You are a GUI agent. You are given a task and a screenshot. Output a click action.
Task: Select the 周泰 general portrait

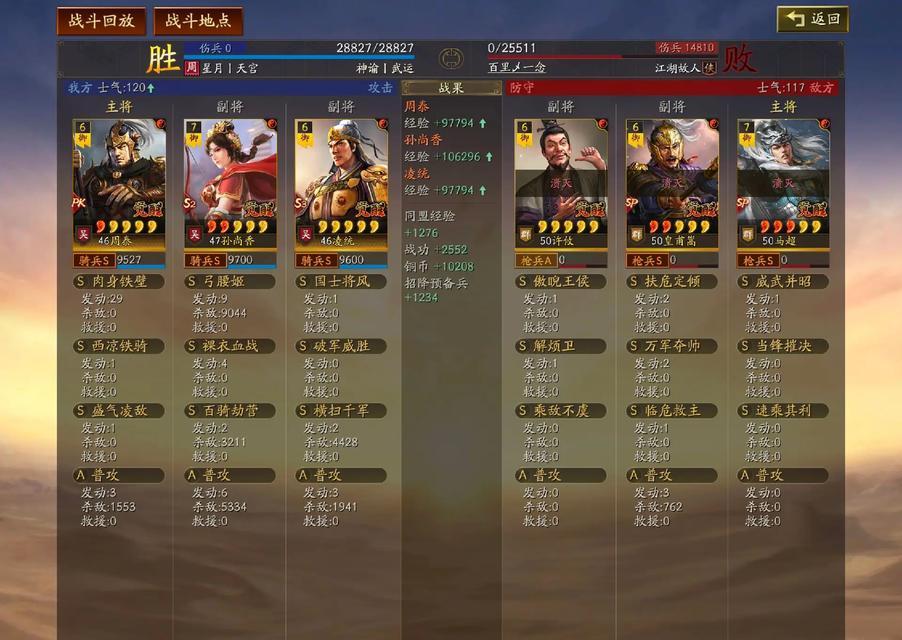pyautogui.click(x=119, y=180)
